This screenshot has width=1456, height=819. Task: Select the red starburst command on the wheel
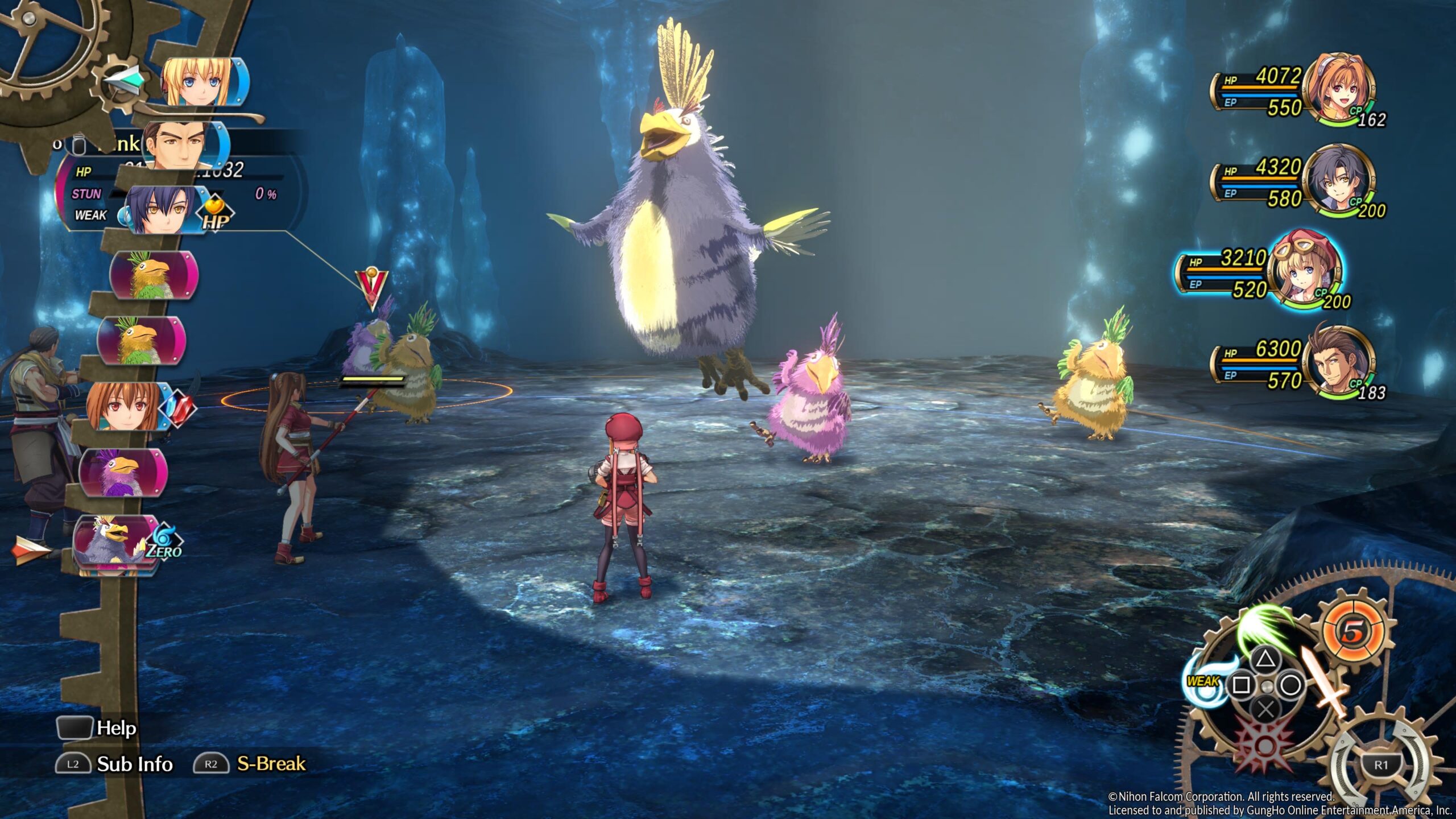tap(1264, 745)
